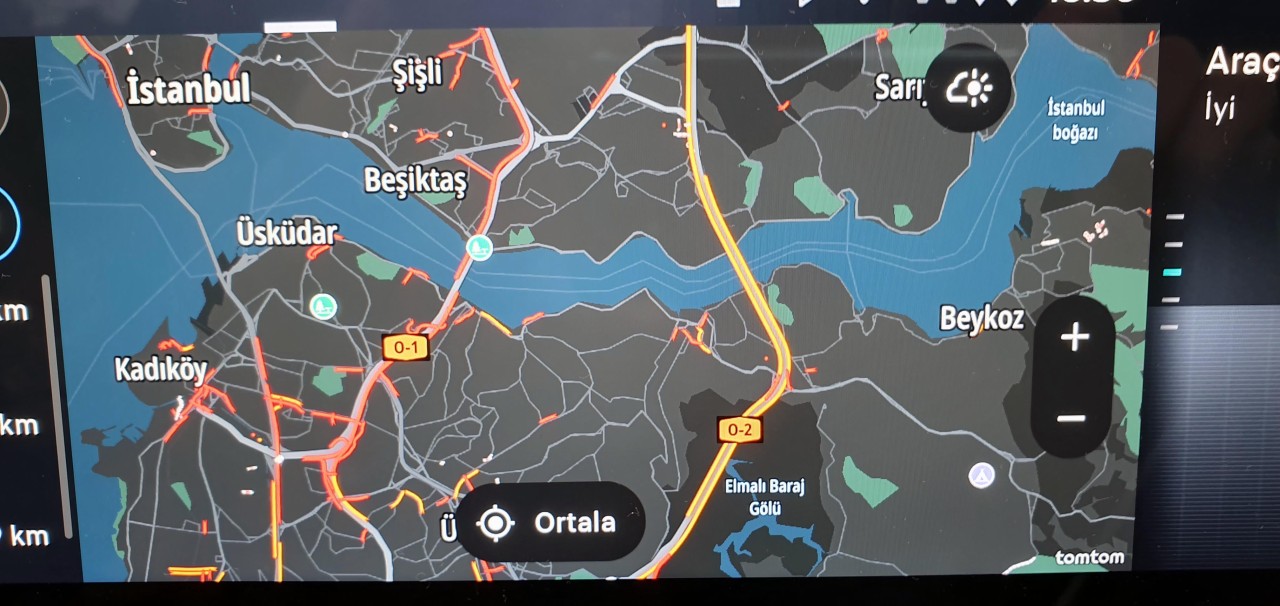Zoom out using the minus button

tap(1071, 418)
